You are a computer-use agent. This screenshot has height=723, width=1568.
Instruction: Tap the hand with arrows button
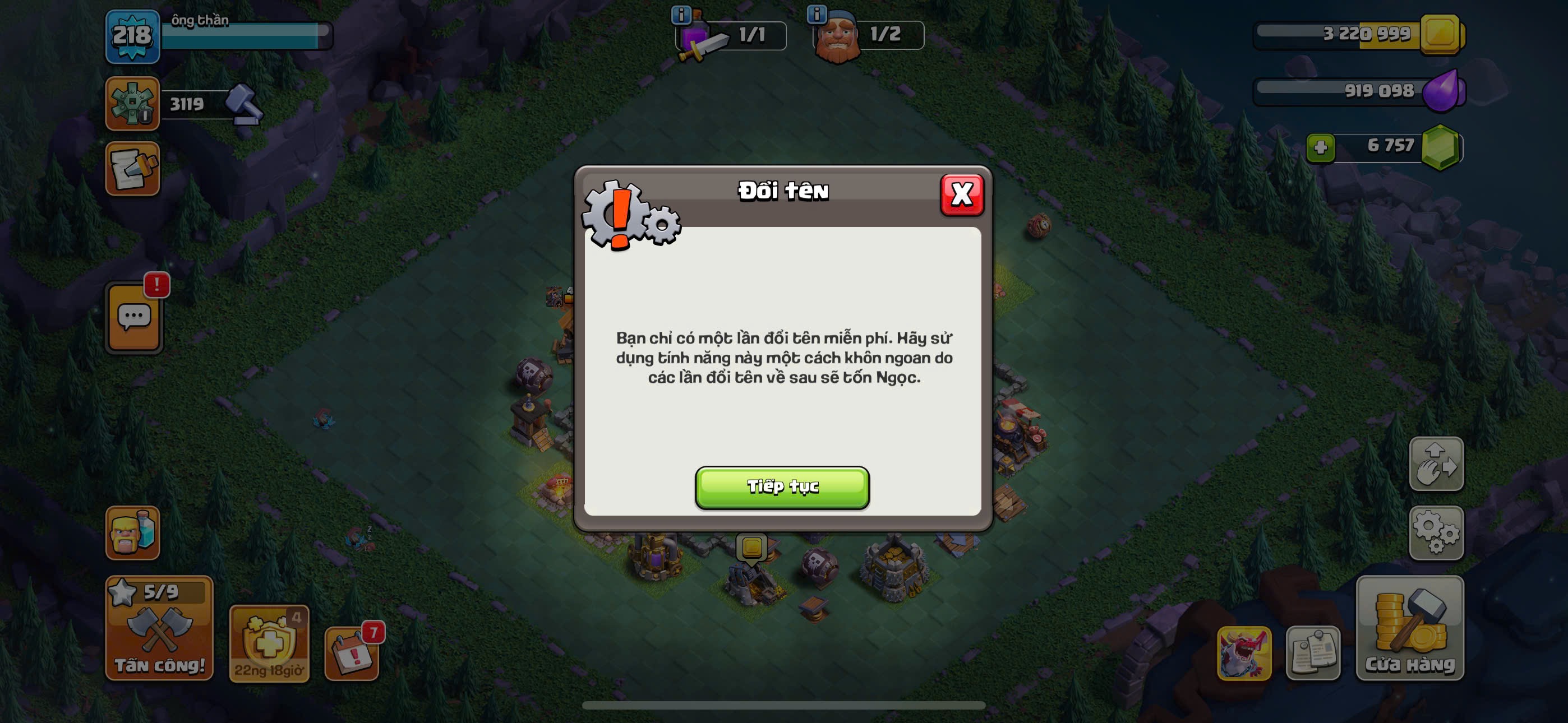point(1436,464)
